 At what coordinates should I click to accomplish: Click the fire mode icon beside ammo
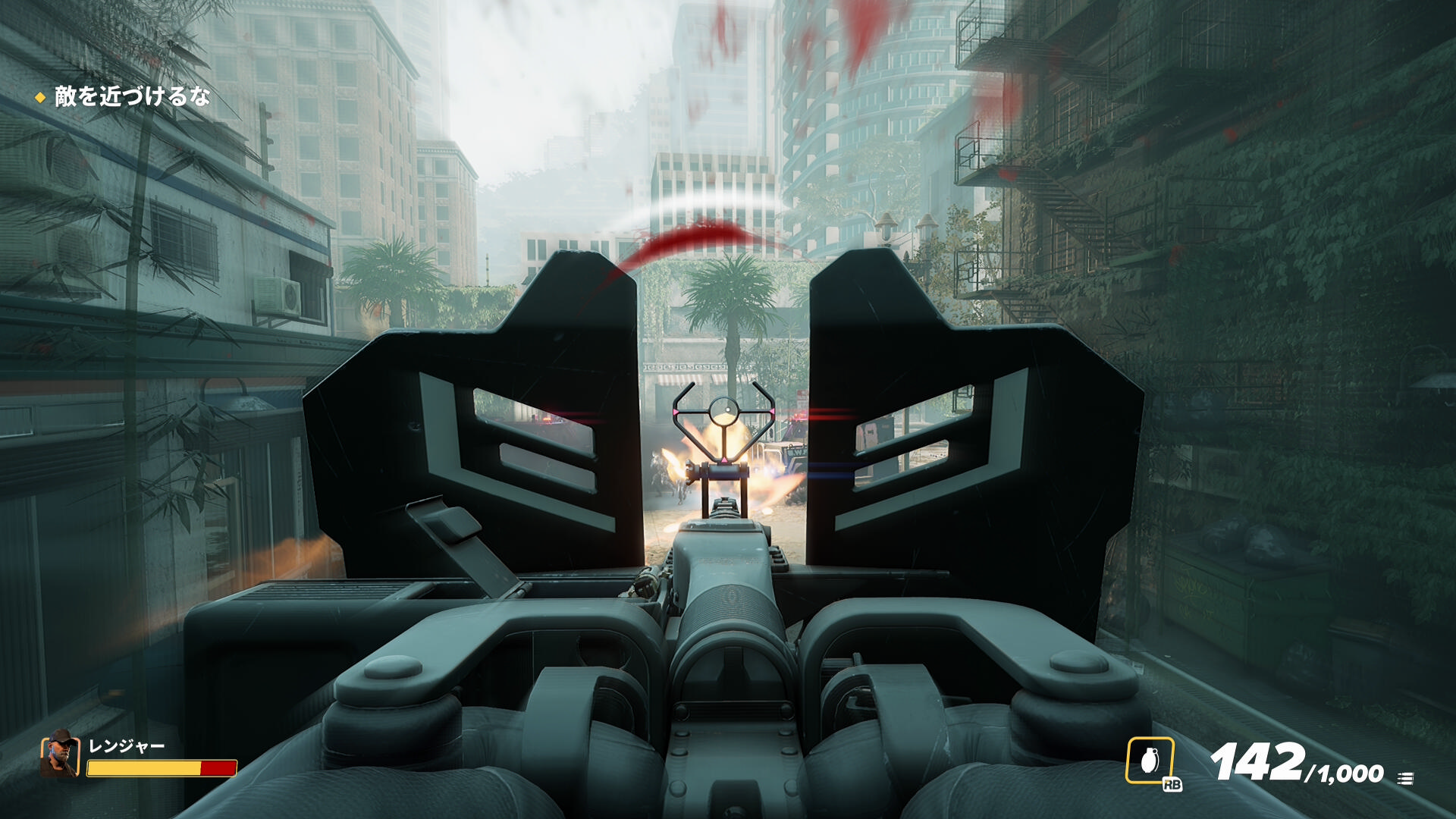click(x=1405, y=778)
